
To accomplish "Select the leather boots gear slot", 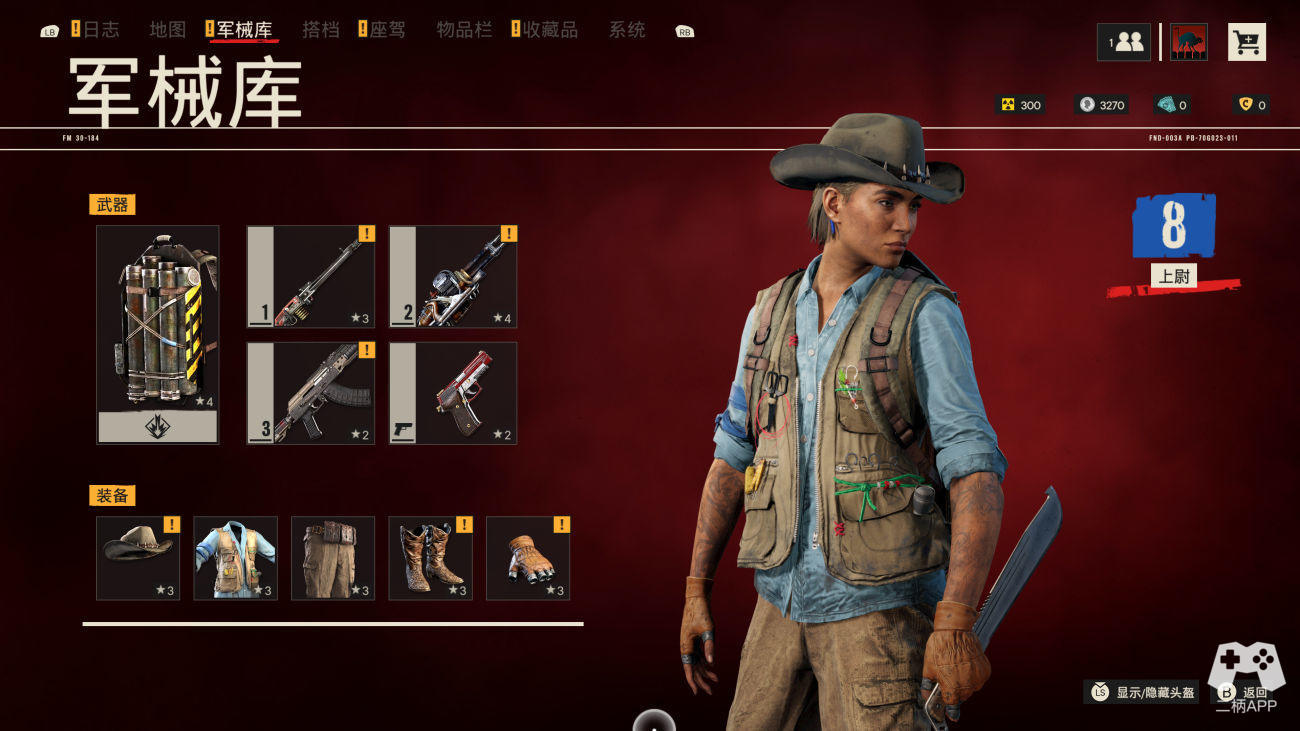I will 430,558.
